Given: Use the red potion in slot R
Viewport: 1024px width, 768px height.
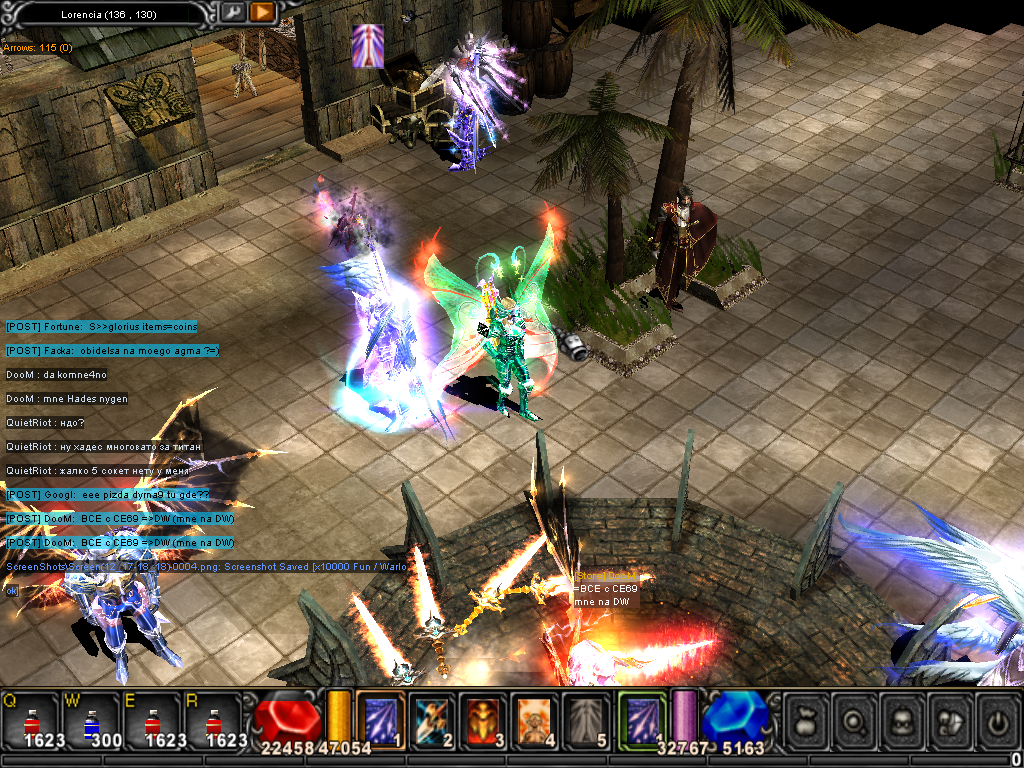Looking at the screenshot, I should [x=214, y=718].
